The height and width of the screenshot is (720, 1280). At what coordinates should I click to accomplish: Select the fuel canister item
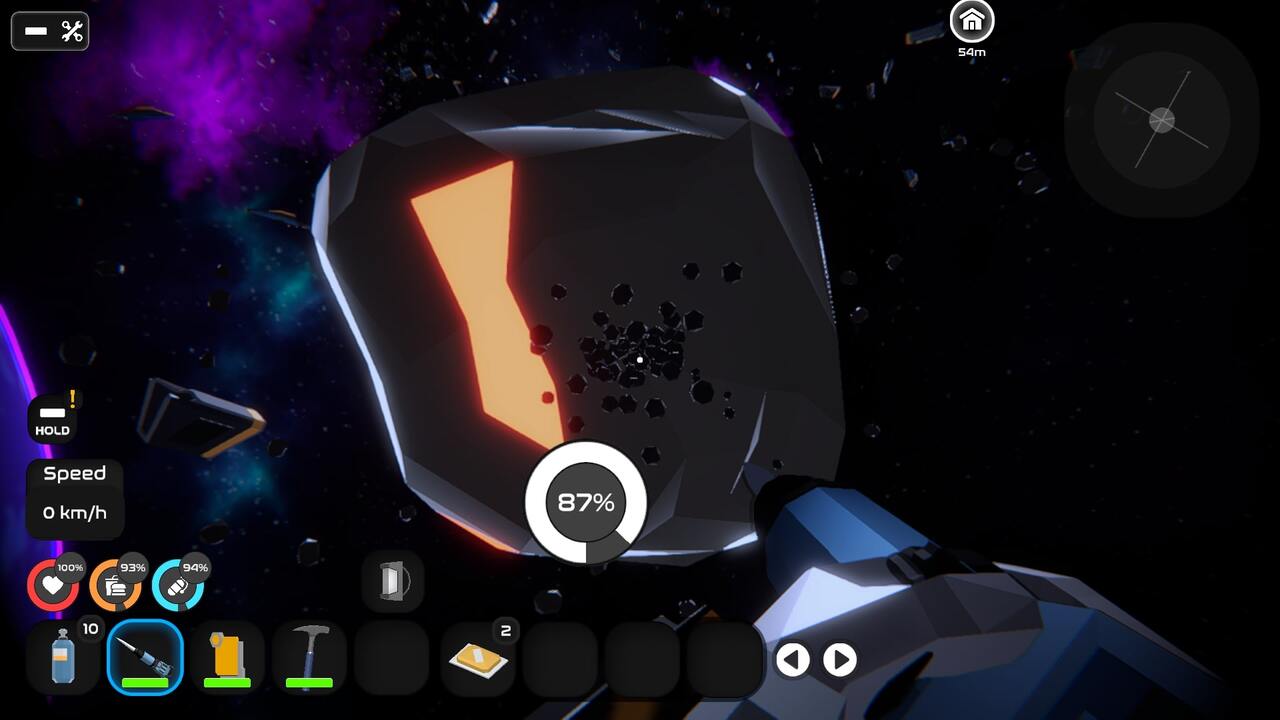click(227, 658)
